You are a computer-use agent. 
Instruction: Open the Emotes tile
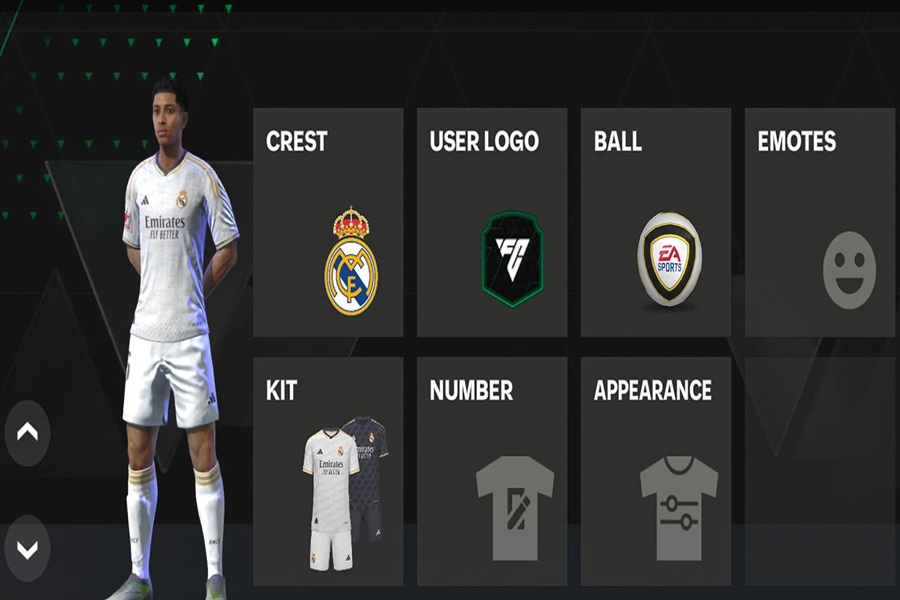[x=820, y=222]
